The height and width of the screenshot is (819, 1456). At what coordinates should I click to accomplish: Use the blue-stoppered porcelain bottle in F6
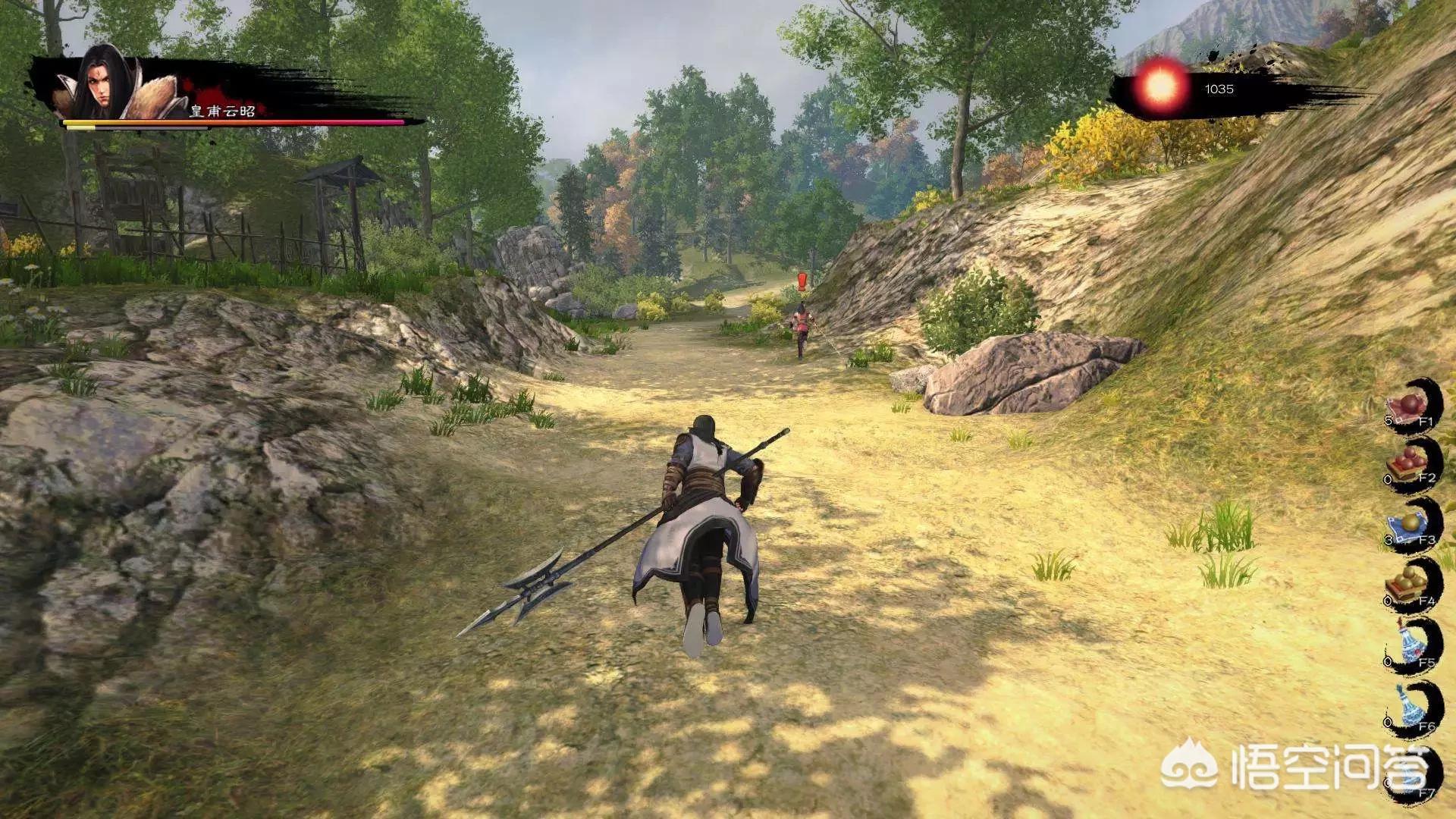(1410, 709)
